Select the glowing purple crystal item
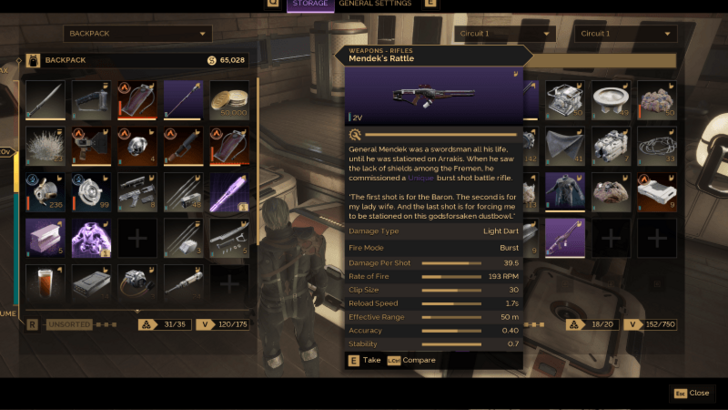728x410 pixels. point(229,192)
